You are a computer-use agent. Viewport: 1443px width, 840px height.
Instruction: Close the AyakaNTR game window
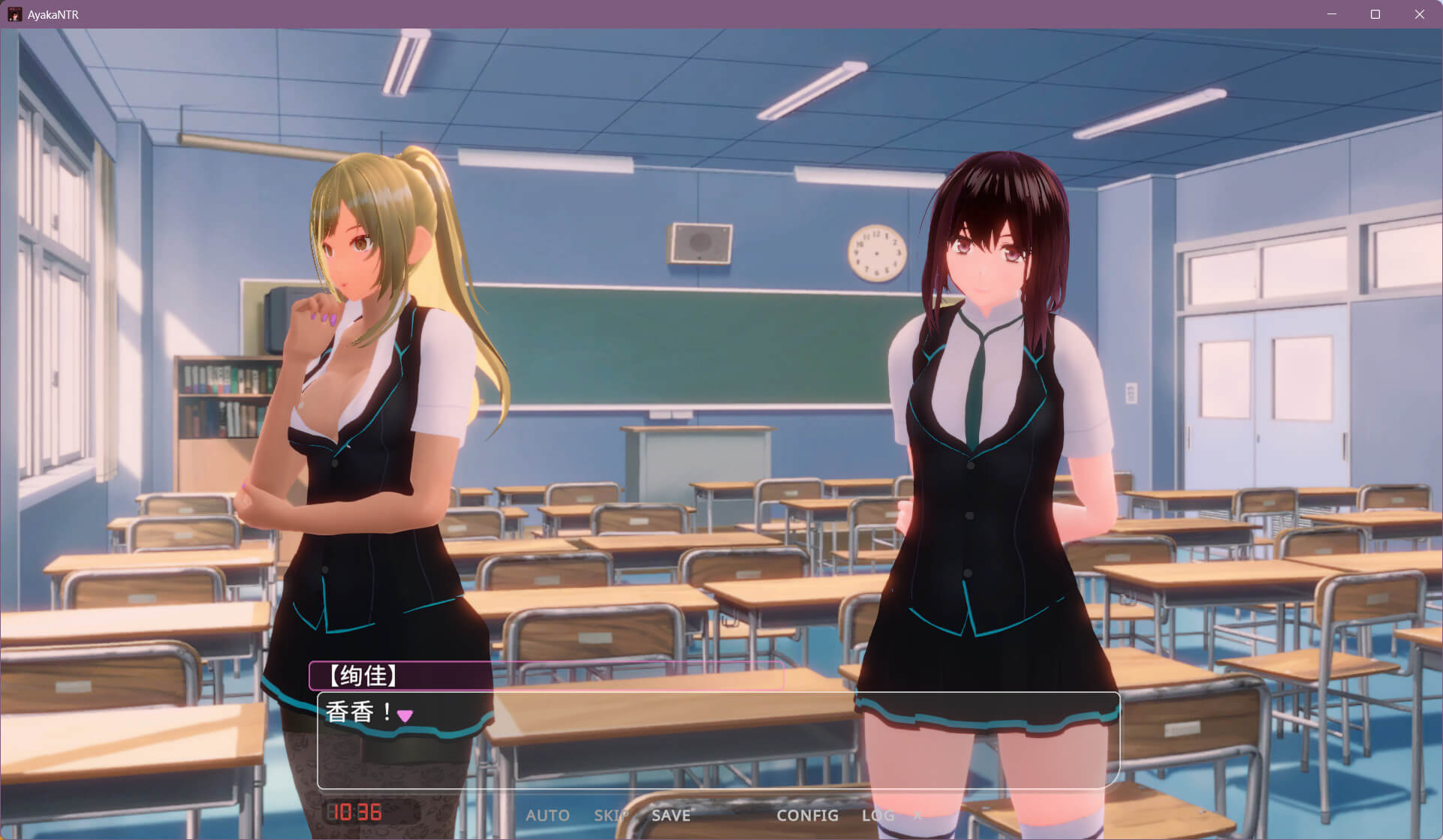pyautogui.click(x=1419, y=14)
